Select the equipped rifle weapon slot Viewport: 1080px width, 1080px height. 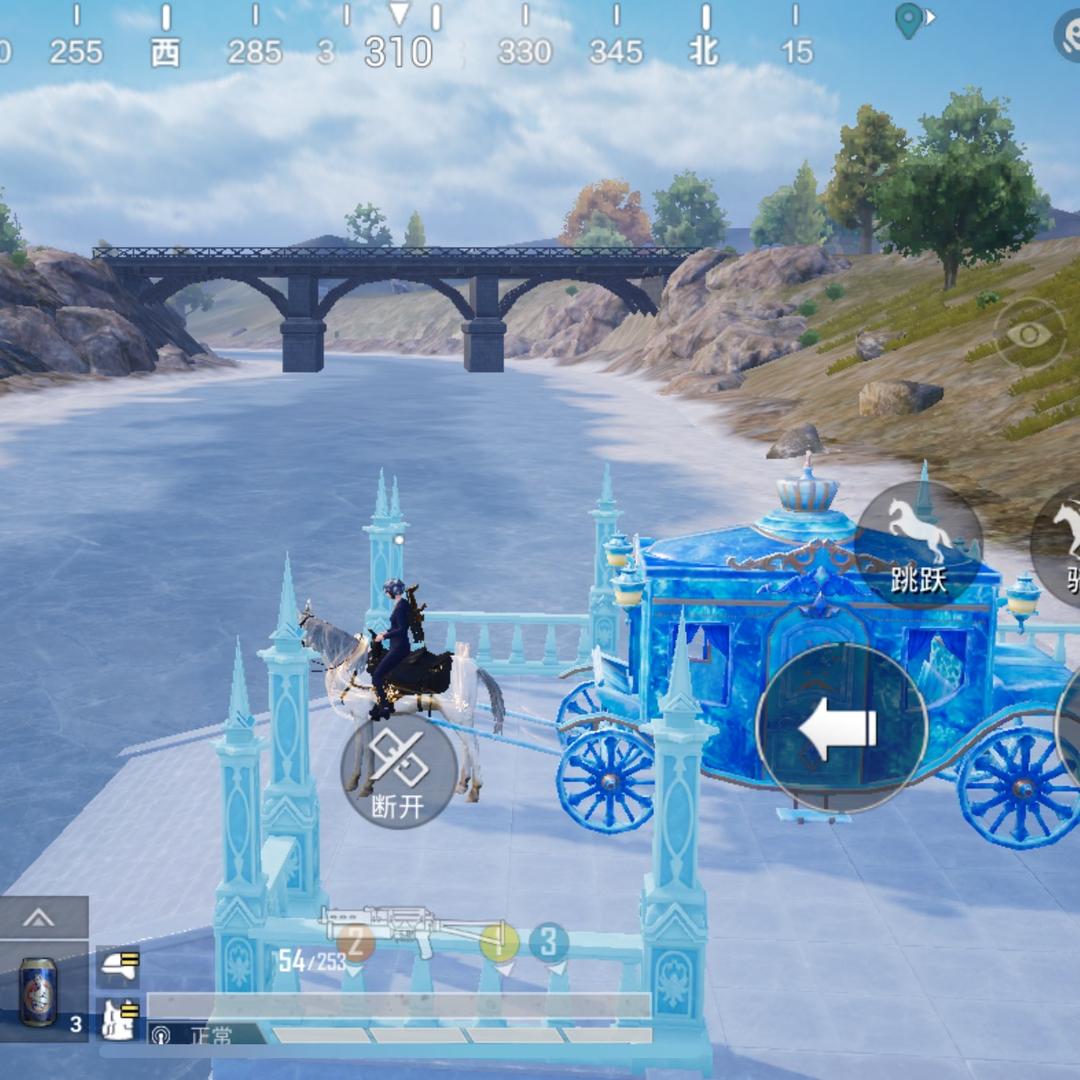[x=412, y=928]
